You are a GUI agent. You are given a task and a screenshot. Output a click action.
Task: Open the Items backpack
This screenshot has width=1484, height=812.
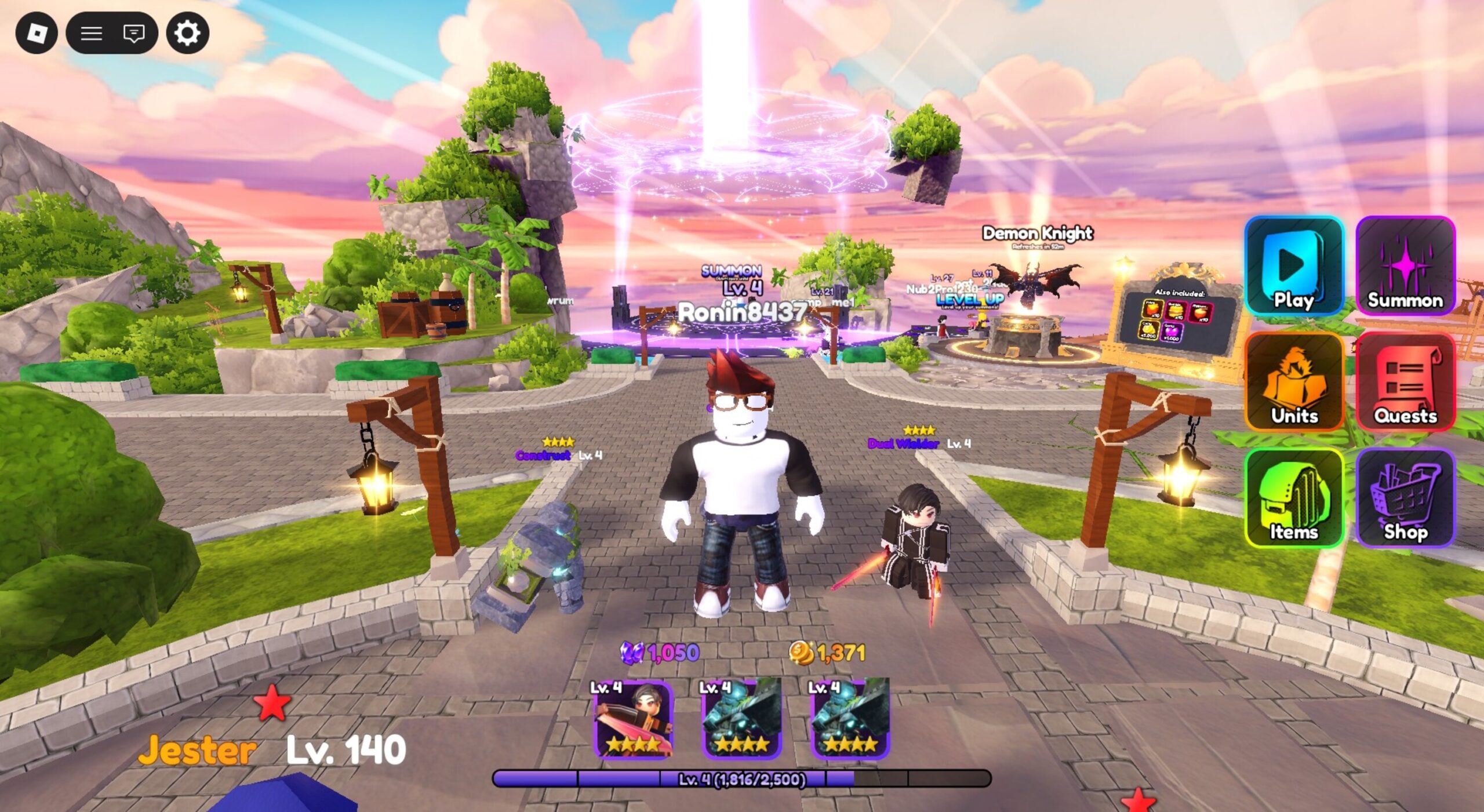click(1294, 498)
